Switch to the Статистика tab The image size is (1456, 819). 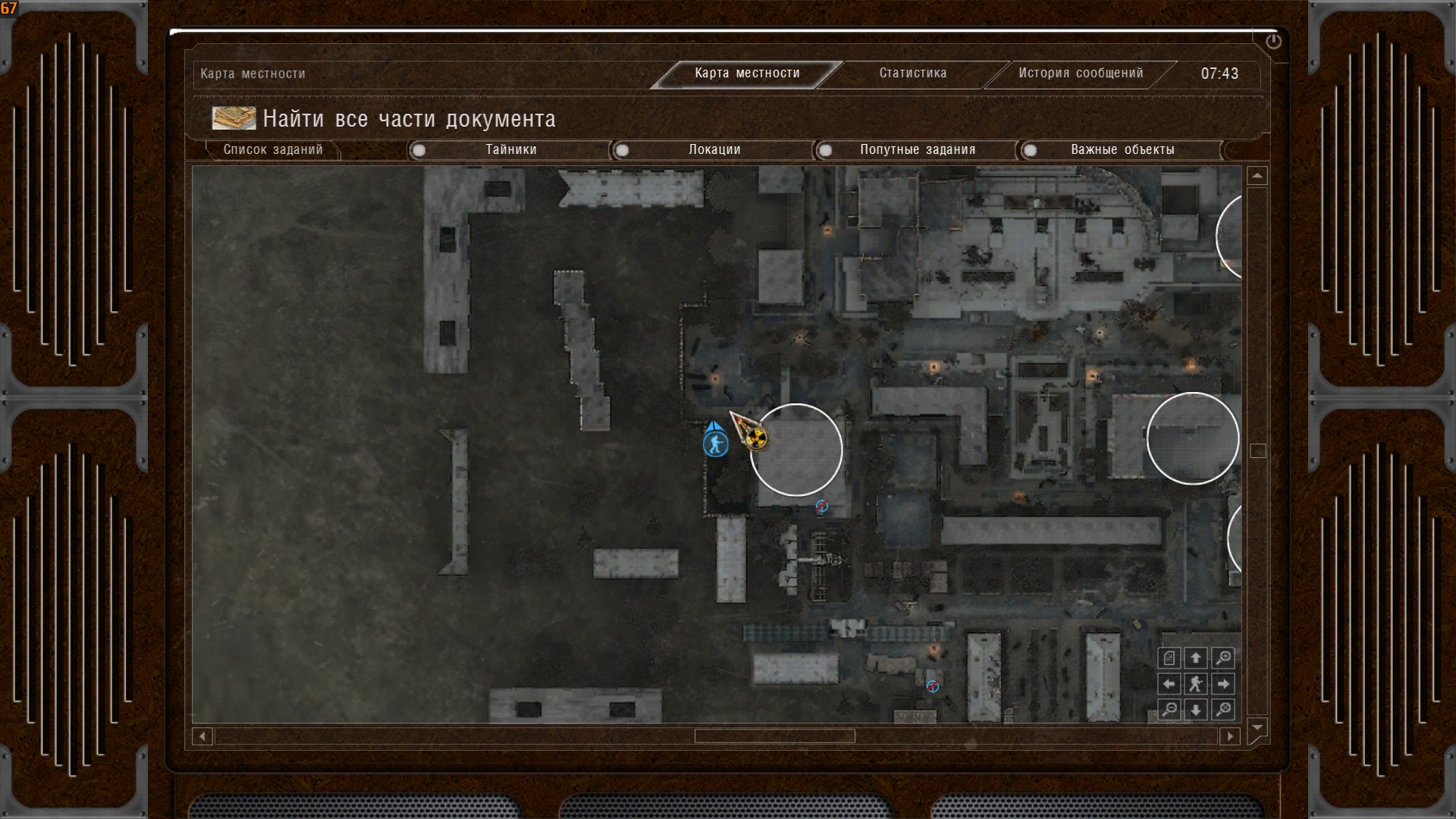(x=912, y=74)
